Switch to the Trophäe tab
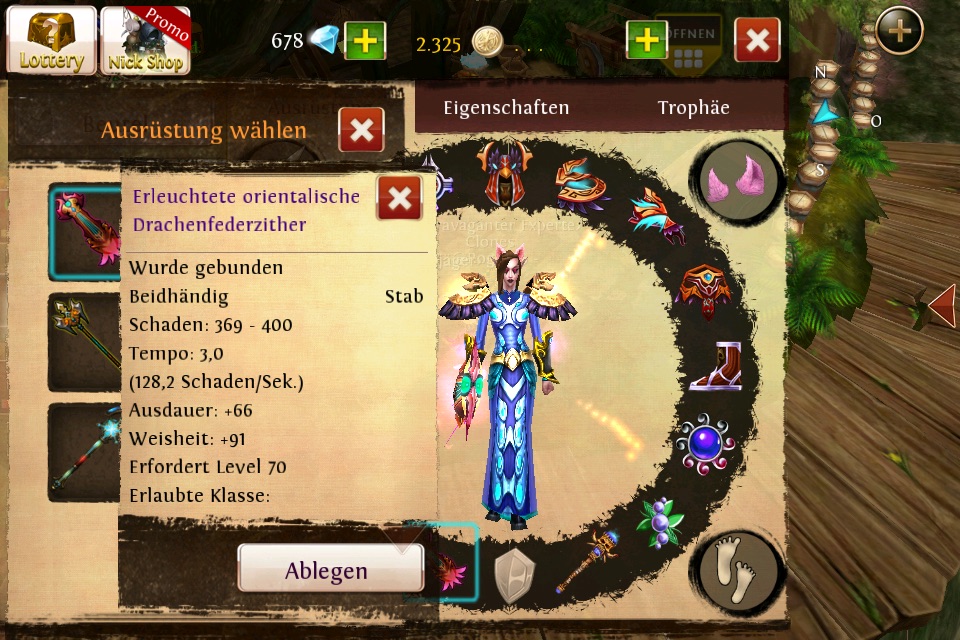960x640 pixels. coord(693,108)
